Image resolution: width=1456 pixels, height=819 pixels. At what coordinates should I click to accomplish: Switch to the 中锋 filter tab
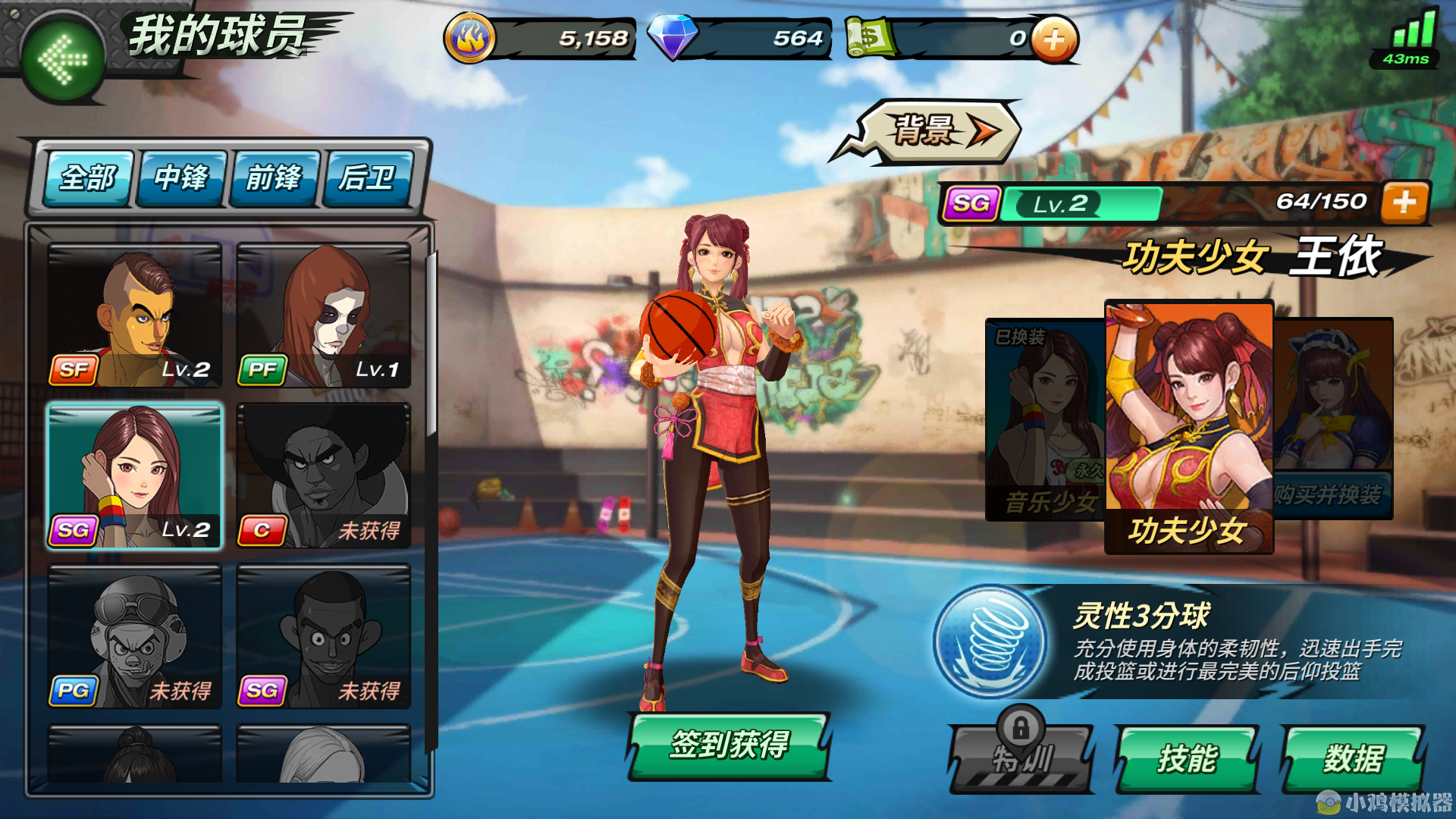click(x=180, y=178)
